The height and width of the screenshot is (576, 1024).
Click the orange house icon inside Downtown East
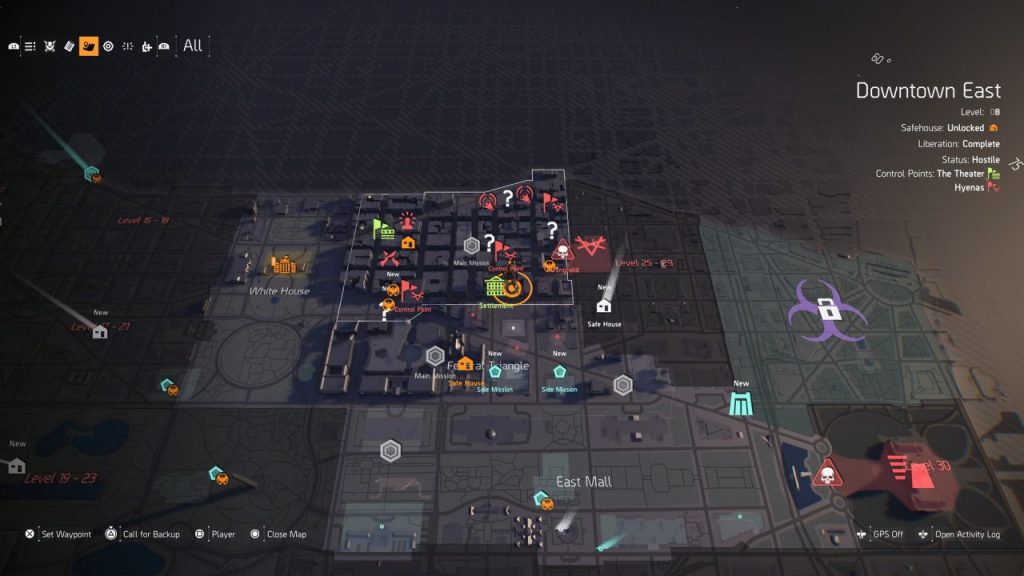(x=407, y=242)
